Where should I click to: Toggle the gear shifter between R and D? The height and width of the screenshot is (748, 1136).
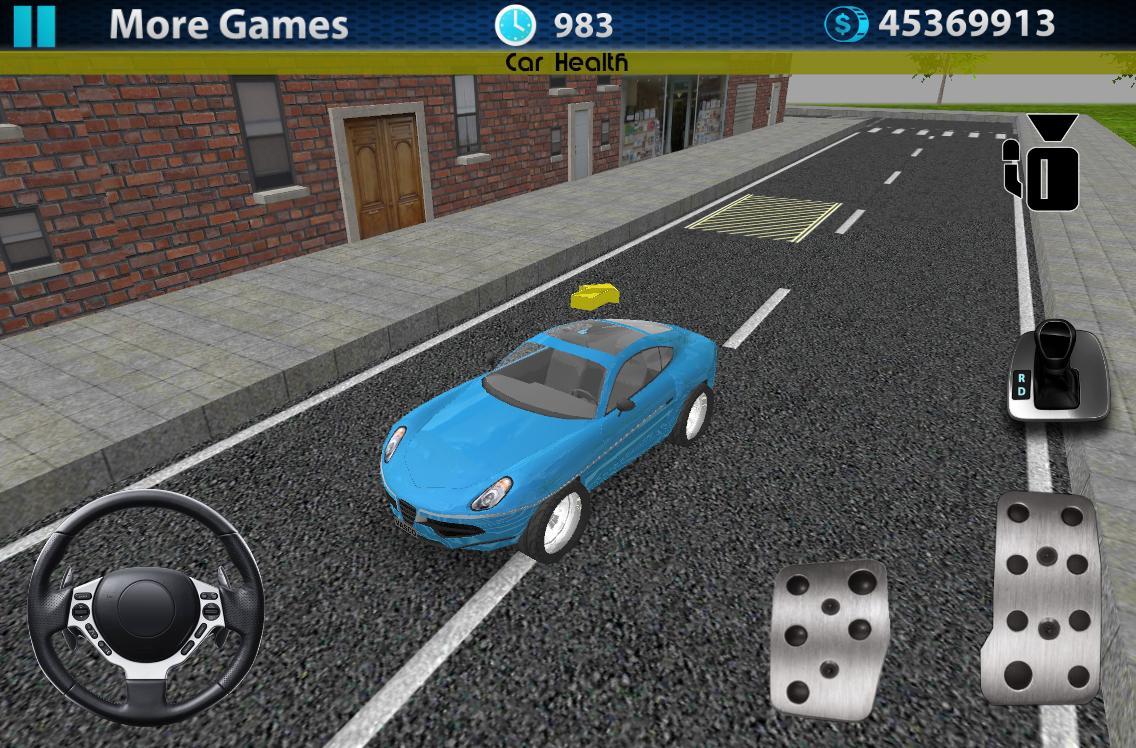pyautogui.click(x=1057, y=370)
